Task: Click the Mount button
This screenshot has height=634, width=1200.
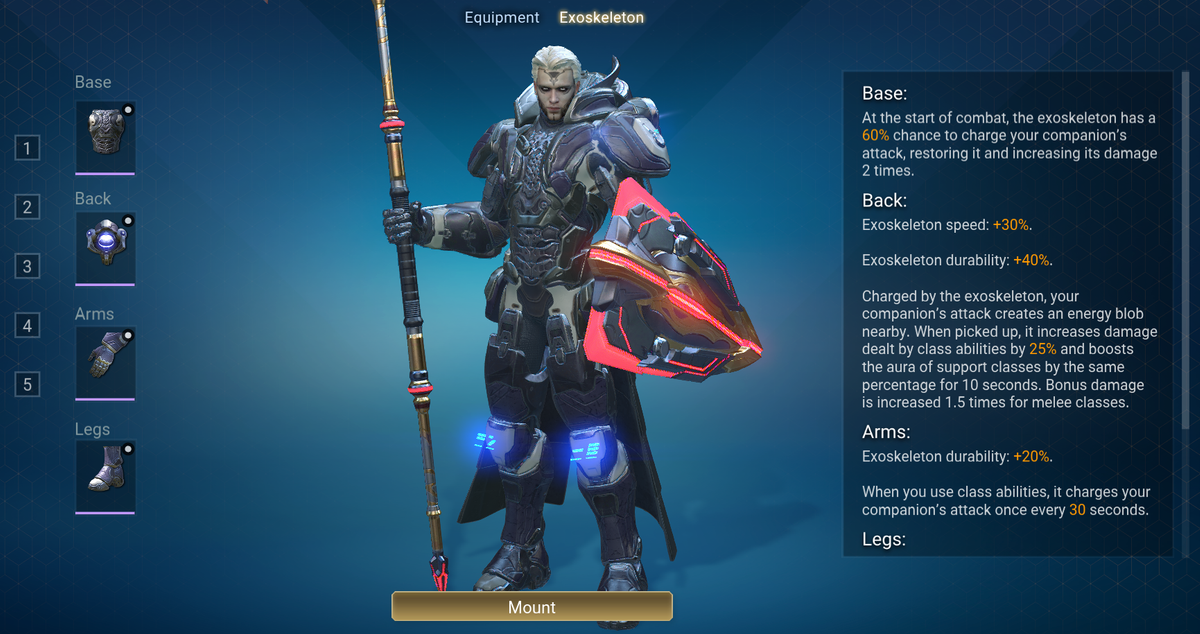Action: [x=532, y=606]
